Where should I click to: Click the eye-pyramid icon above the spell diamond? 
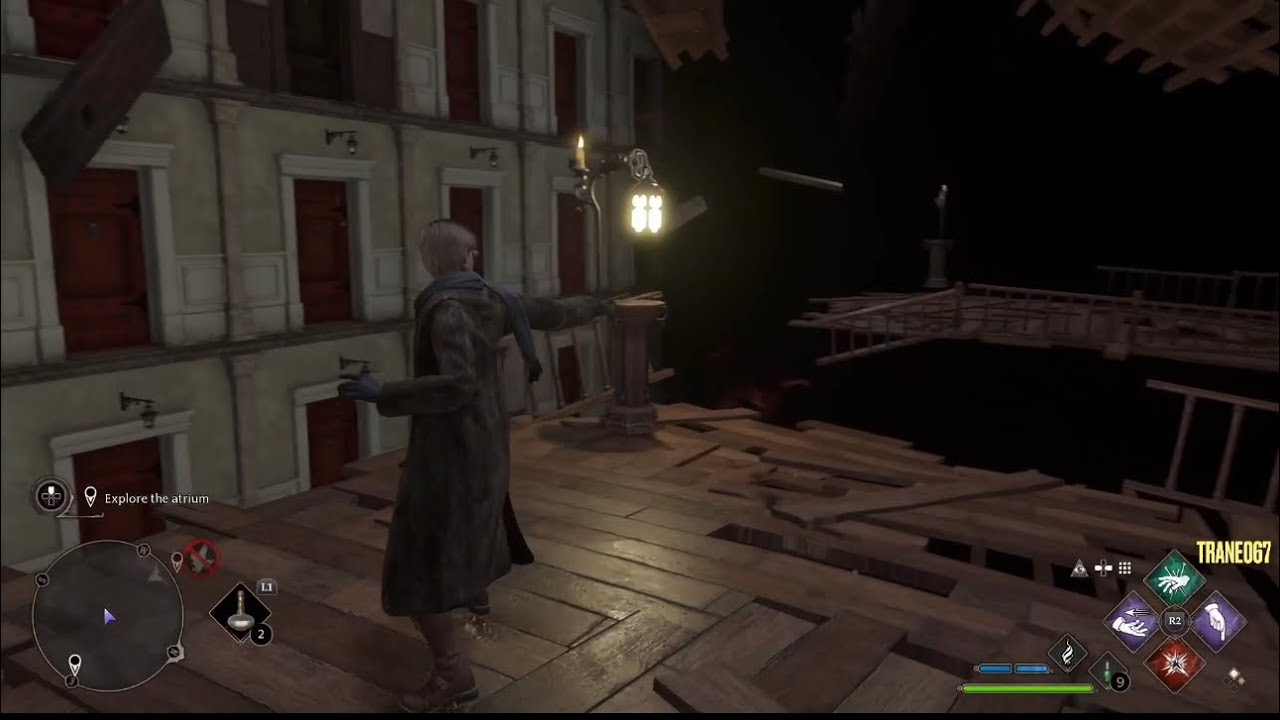tap(1080, 570)
